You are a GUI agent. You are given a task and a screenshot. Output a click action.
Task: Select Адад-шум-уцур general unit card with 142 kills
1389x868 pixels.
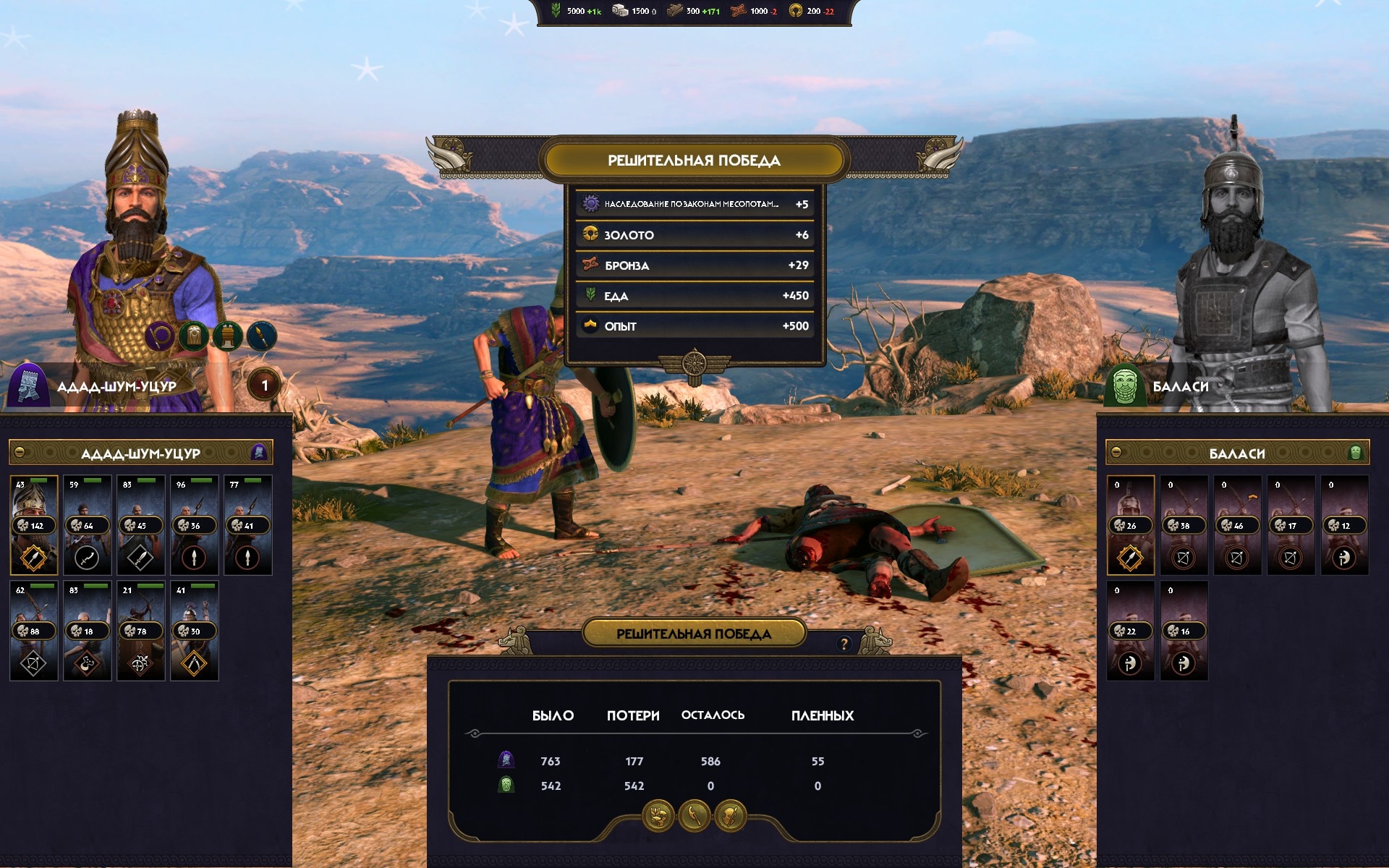click(x=34, y=525)
